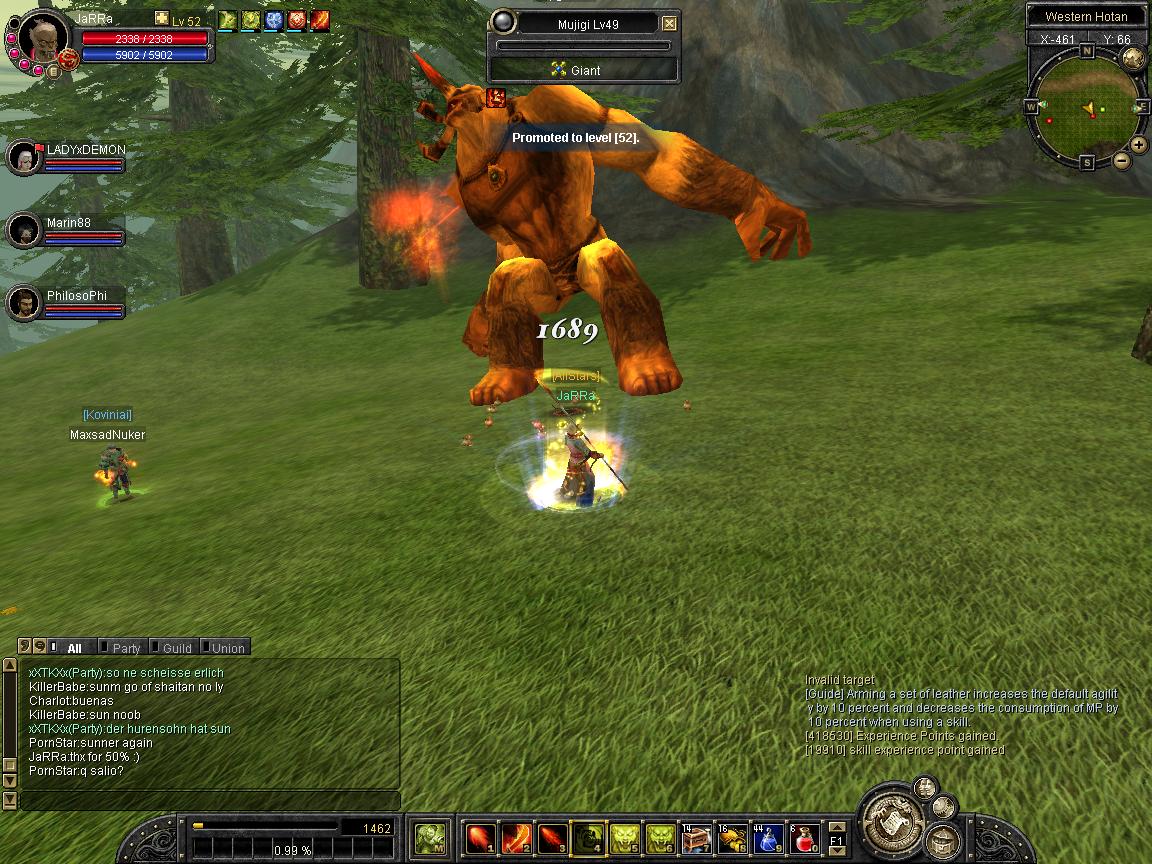
Task: Click the yellow plus icon beside Lv 52
Action: point(162,19)
